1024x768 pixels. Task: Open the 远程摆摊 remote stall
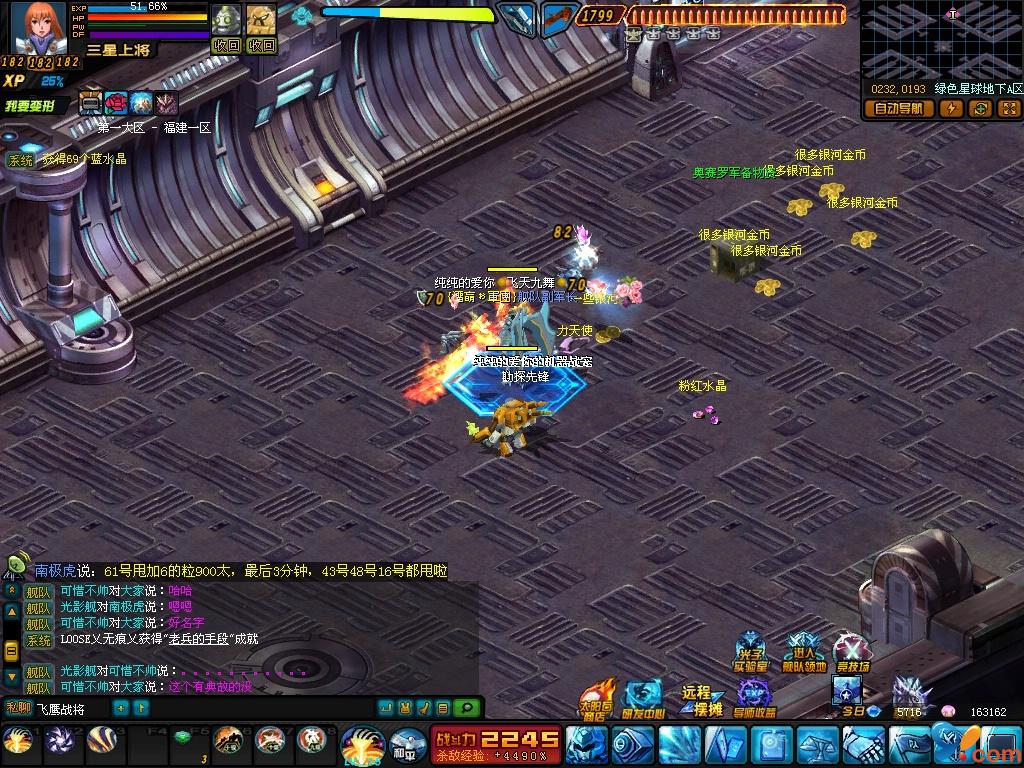click(700, 699)
